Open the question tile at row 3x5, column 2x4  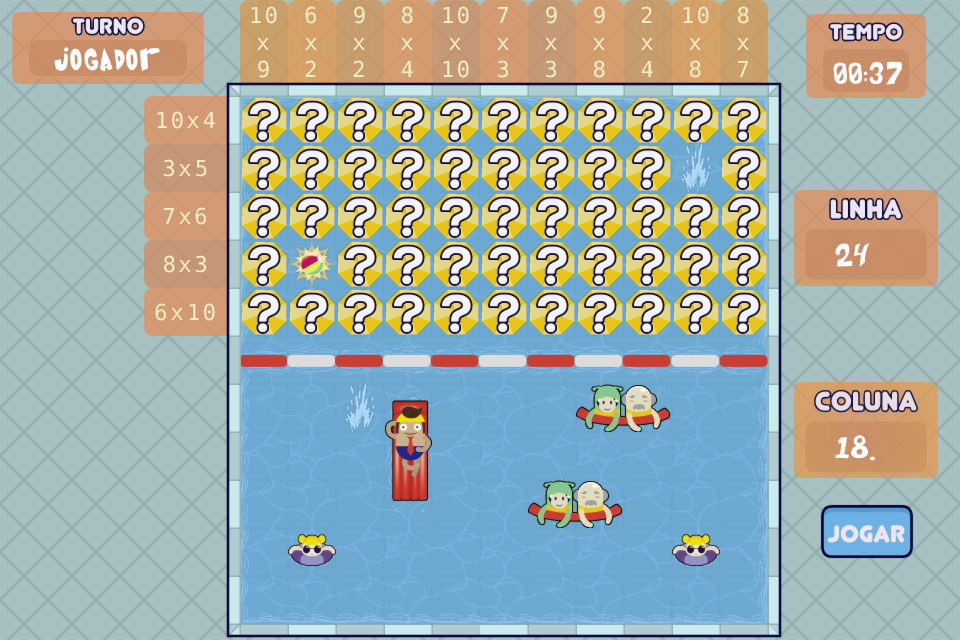click(648, 169)
